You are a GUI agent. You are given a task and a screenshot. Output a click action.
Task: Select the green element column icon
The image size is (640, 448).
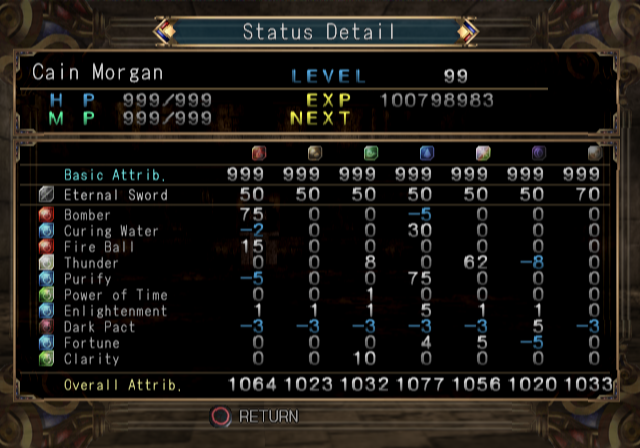tap(371, 154)
